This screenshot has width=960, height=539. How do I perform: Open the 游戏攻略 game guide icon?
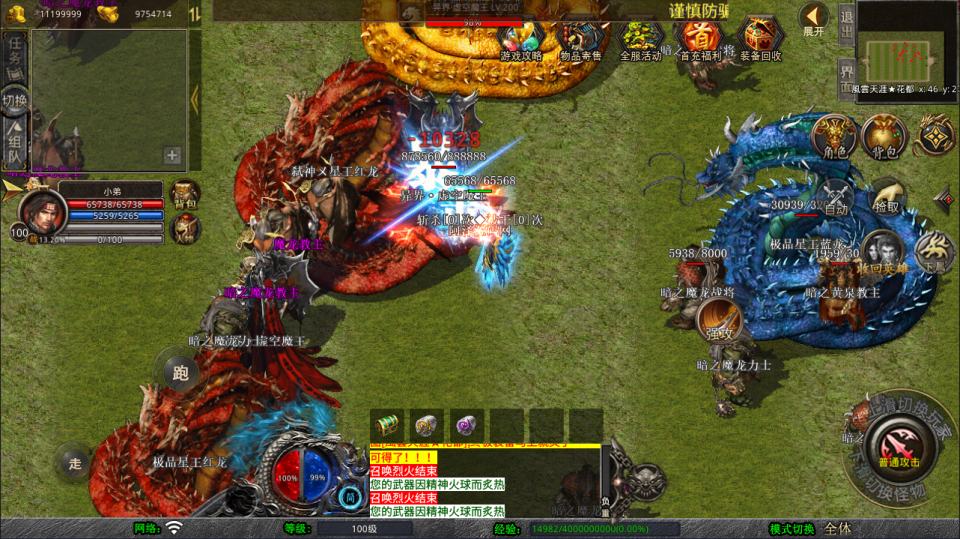point(521,40)
